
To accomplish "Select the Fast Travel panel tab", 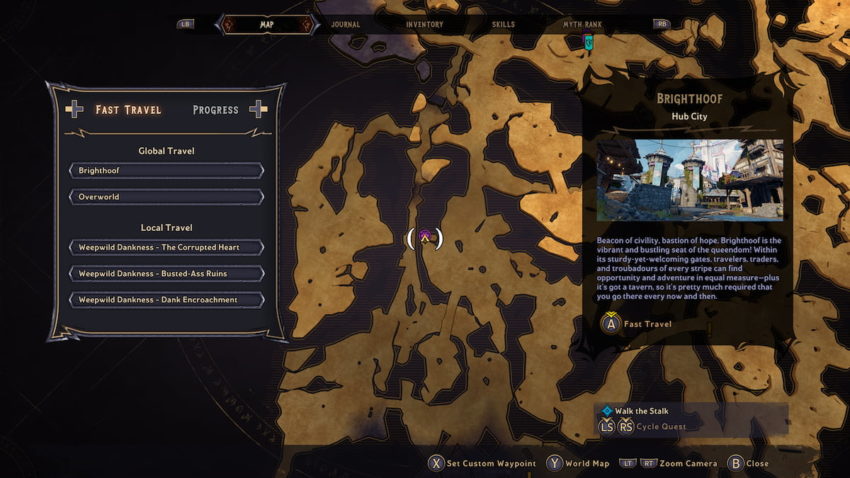I will pyautogui.click(x=127, y=110).
